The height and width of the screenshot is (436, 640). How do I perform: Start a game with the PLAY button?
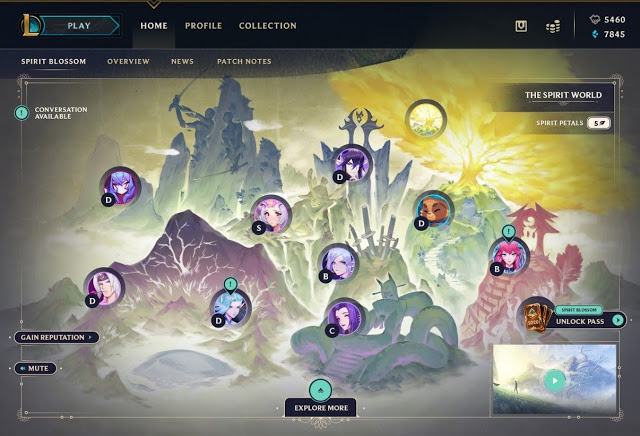pos(80,25)
